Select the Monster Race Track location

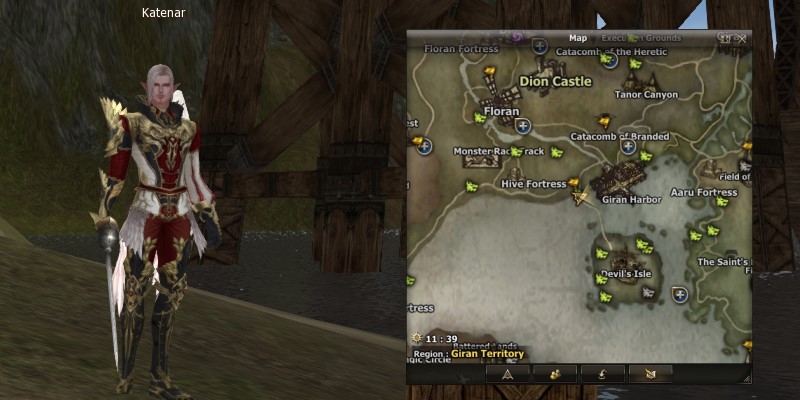(x=499, y=152)
